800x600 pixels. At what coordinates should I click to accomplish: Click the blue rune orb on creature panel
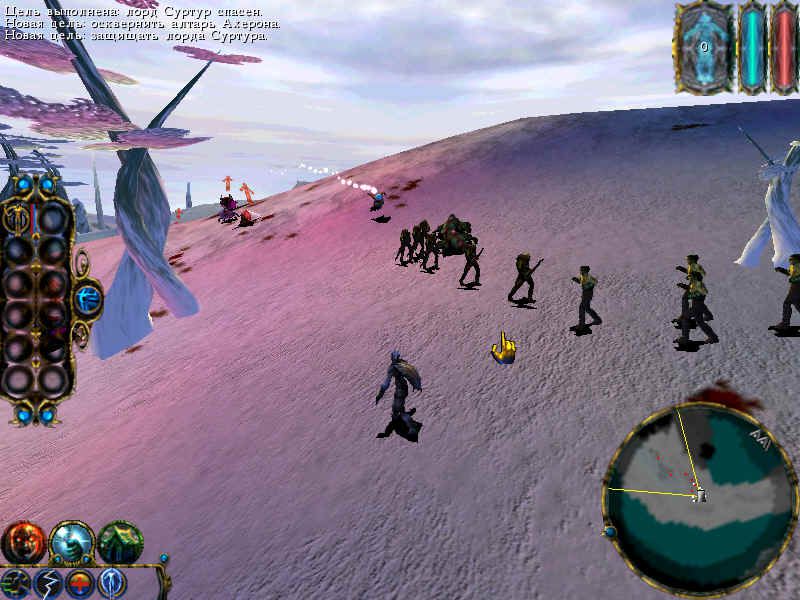(88, 297)
